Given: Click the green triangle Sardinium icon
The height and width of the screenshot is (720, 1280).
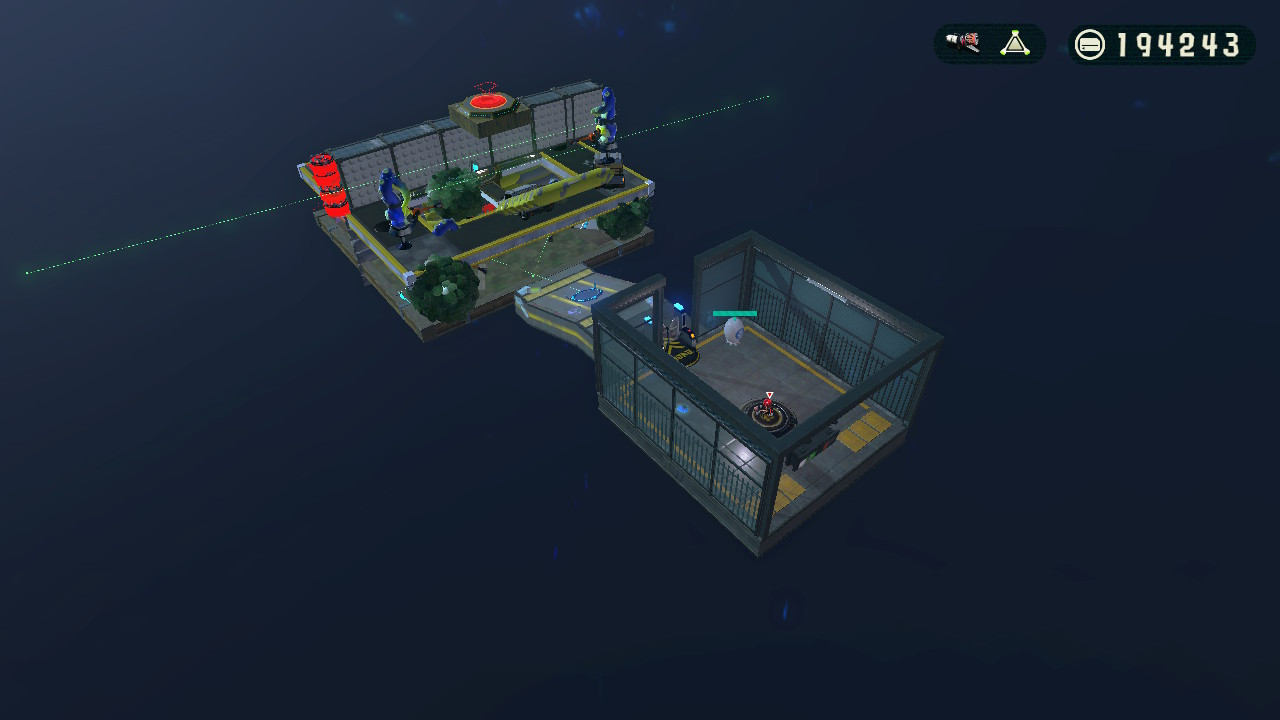Looking at the screenshot, I should [x=1015, y=42].
